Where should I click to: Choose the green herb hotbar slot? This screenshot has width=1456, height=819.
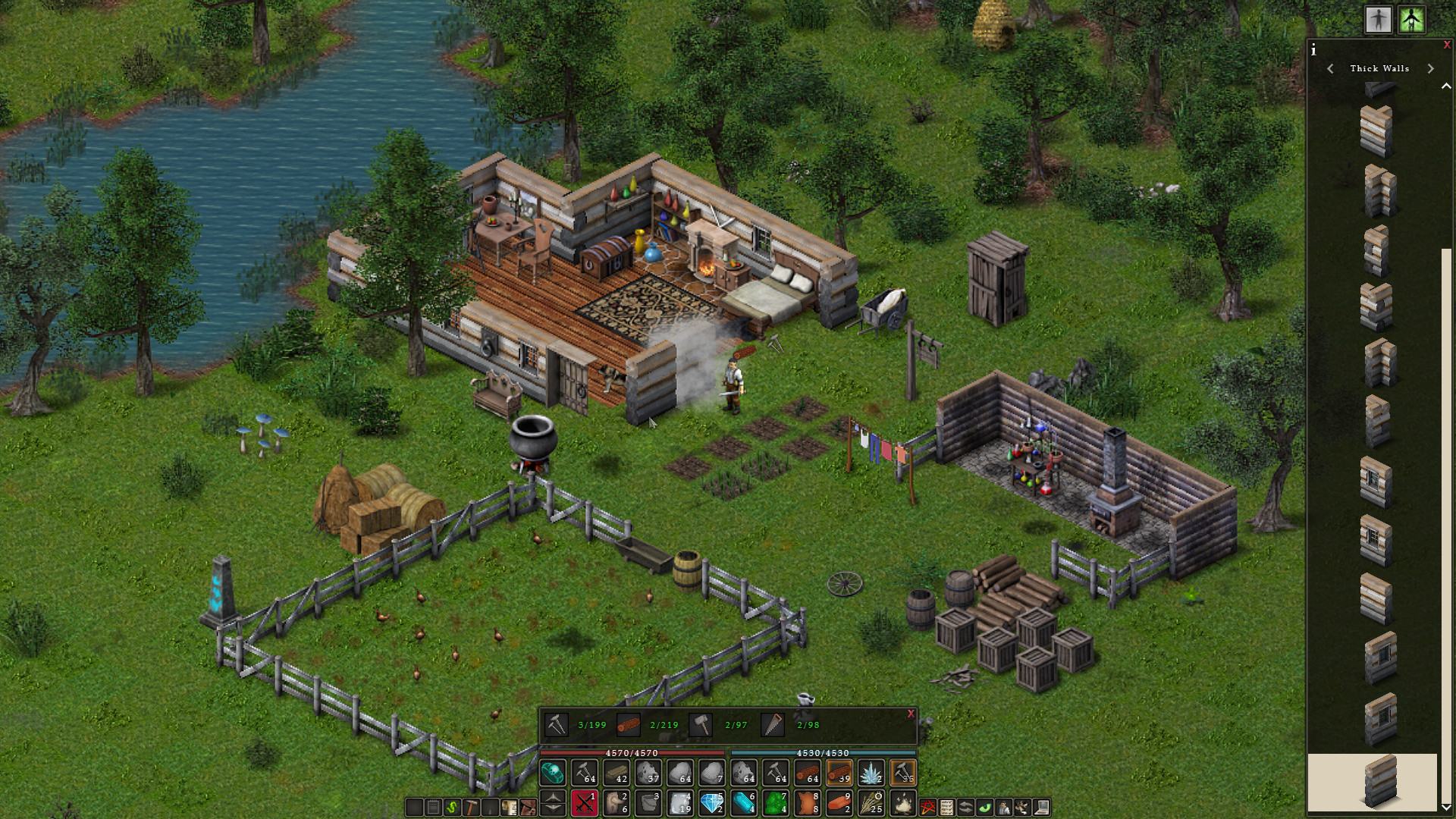coord(776,802)
